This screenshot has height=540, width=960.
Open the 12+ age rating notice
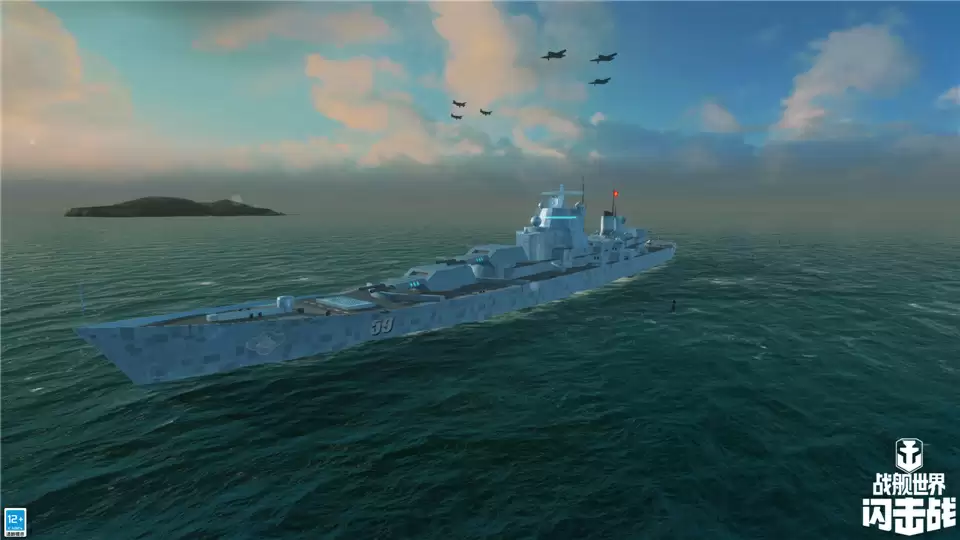point(15,521)
